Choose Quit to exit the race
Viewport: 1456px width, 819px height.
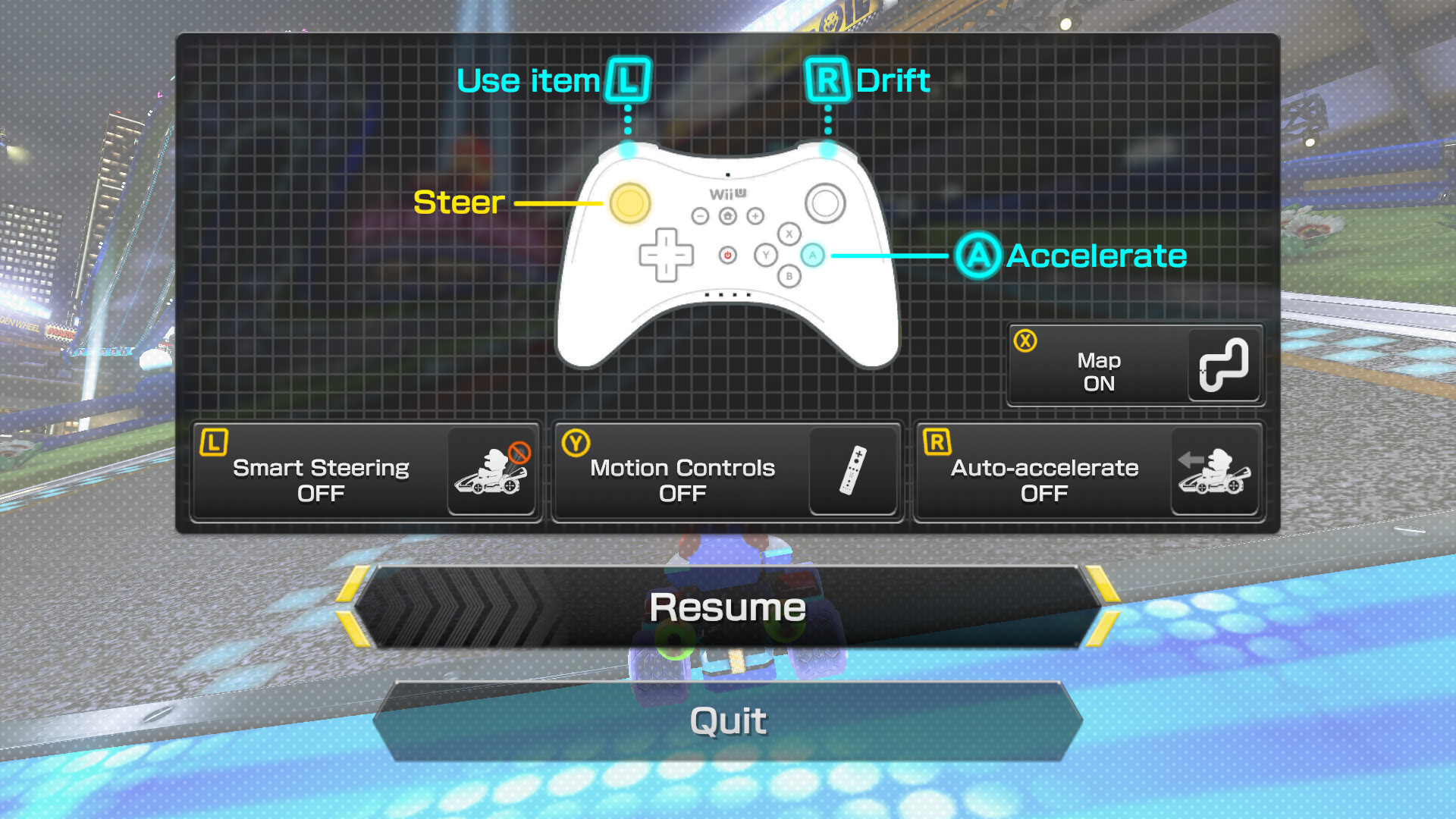[728, 720]
